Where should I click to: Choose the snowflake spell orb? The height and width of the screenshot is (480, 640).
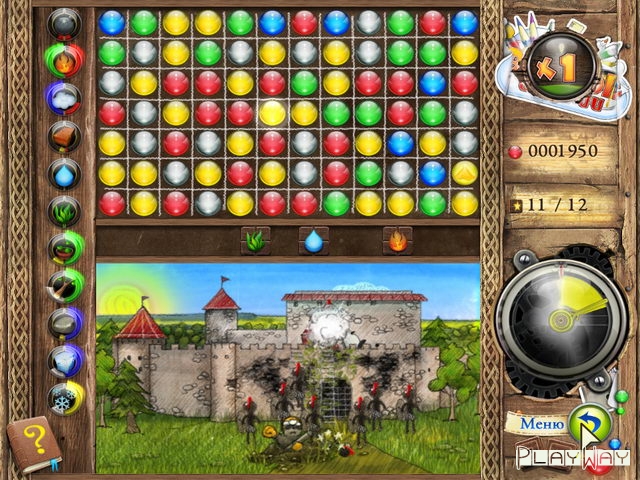tap(64, 396)
